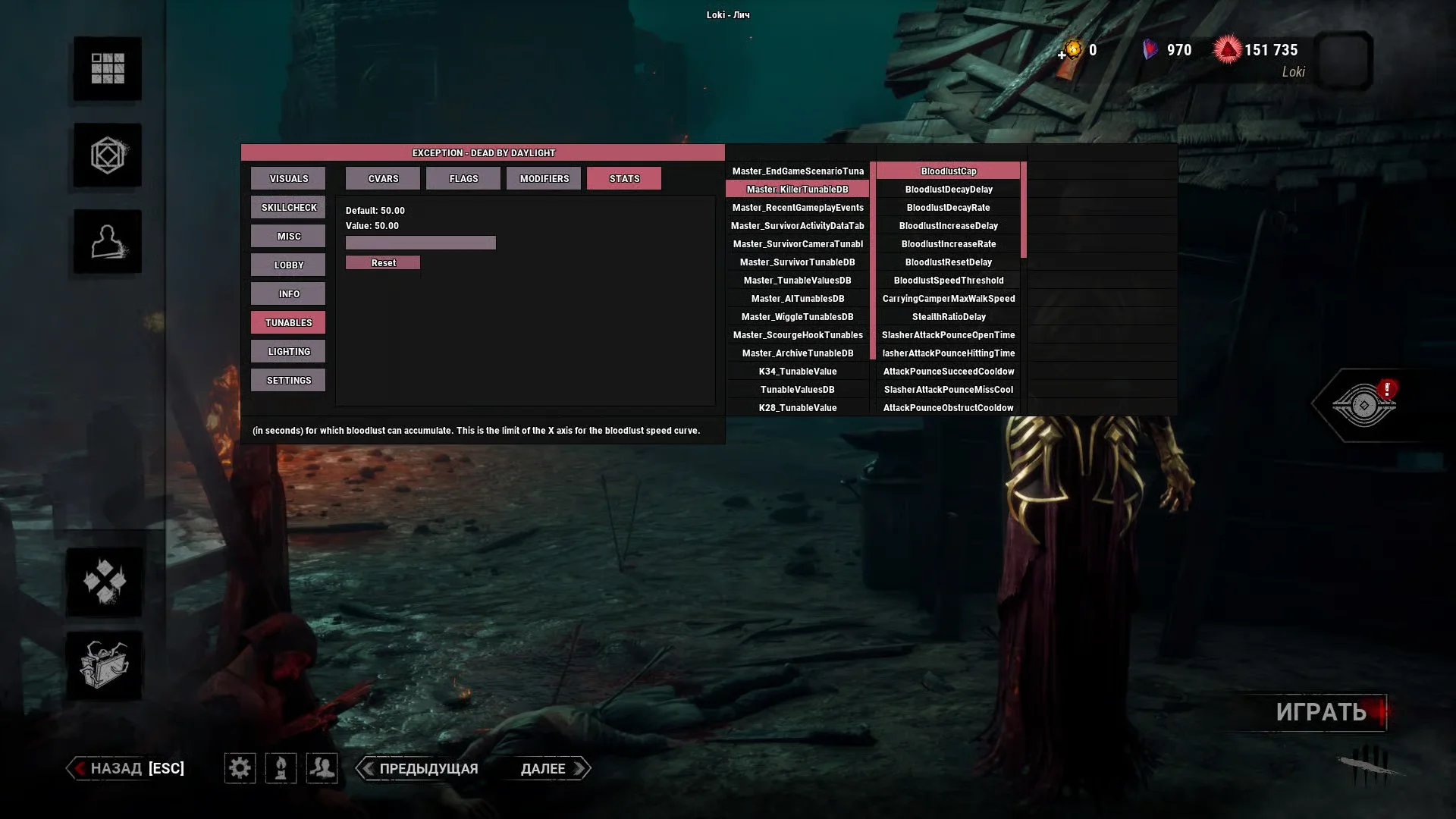Open the gear settings icon
The width and height of the screenshot is (1456, 819).
pos(240,769)
